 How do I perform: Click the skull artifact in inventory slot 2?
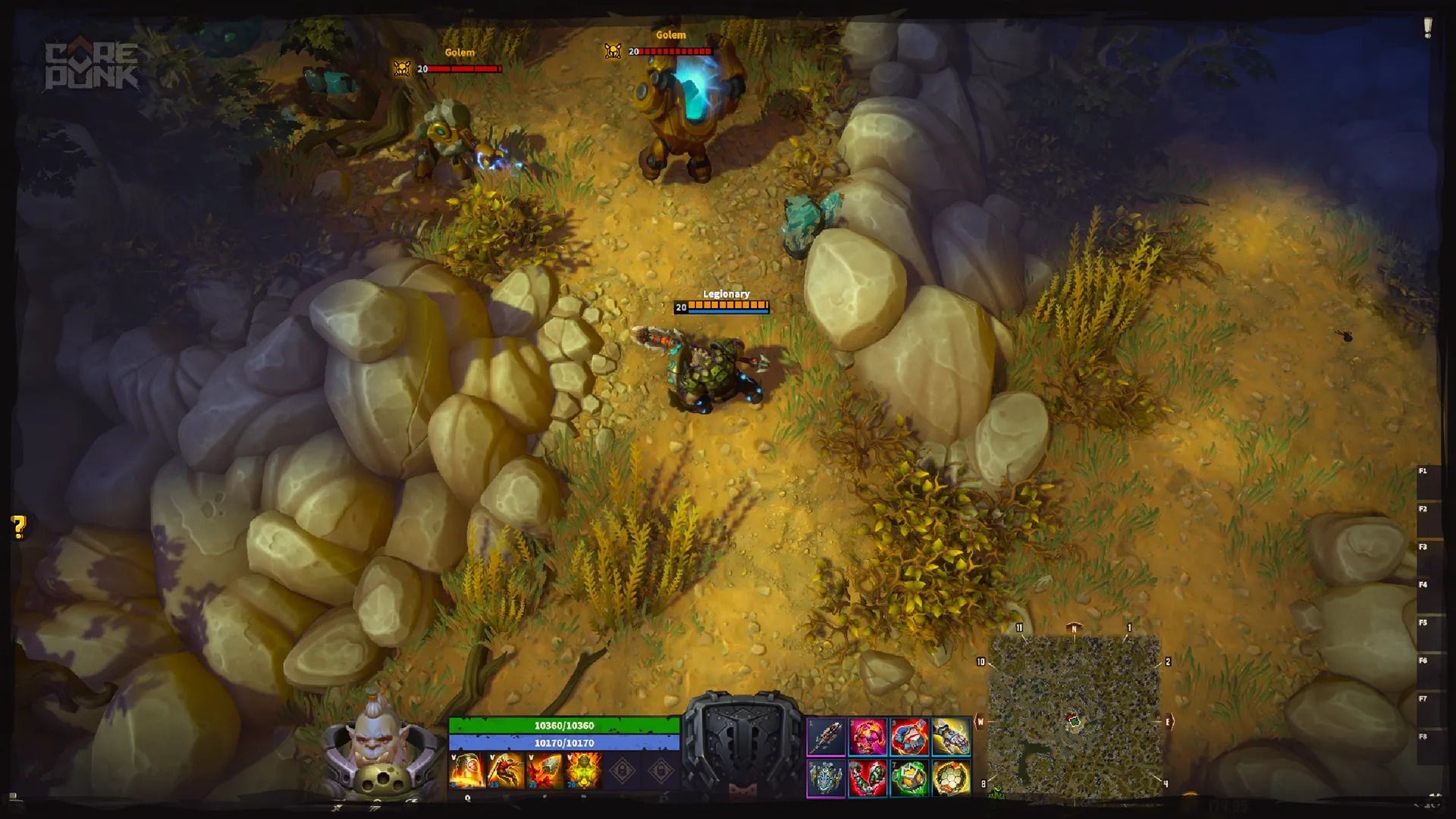tap(867, 737)
